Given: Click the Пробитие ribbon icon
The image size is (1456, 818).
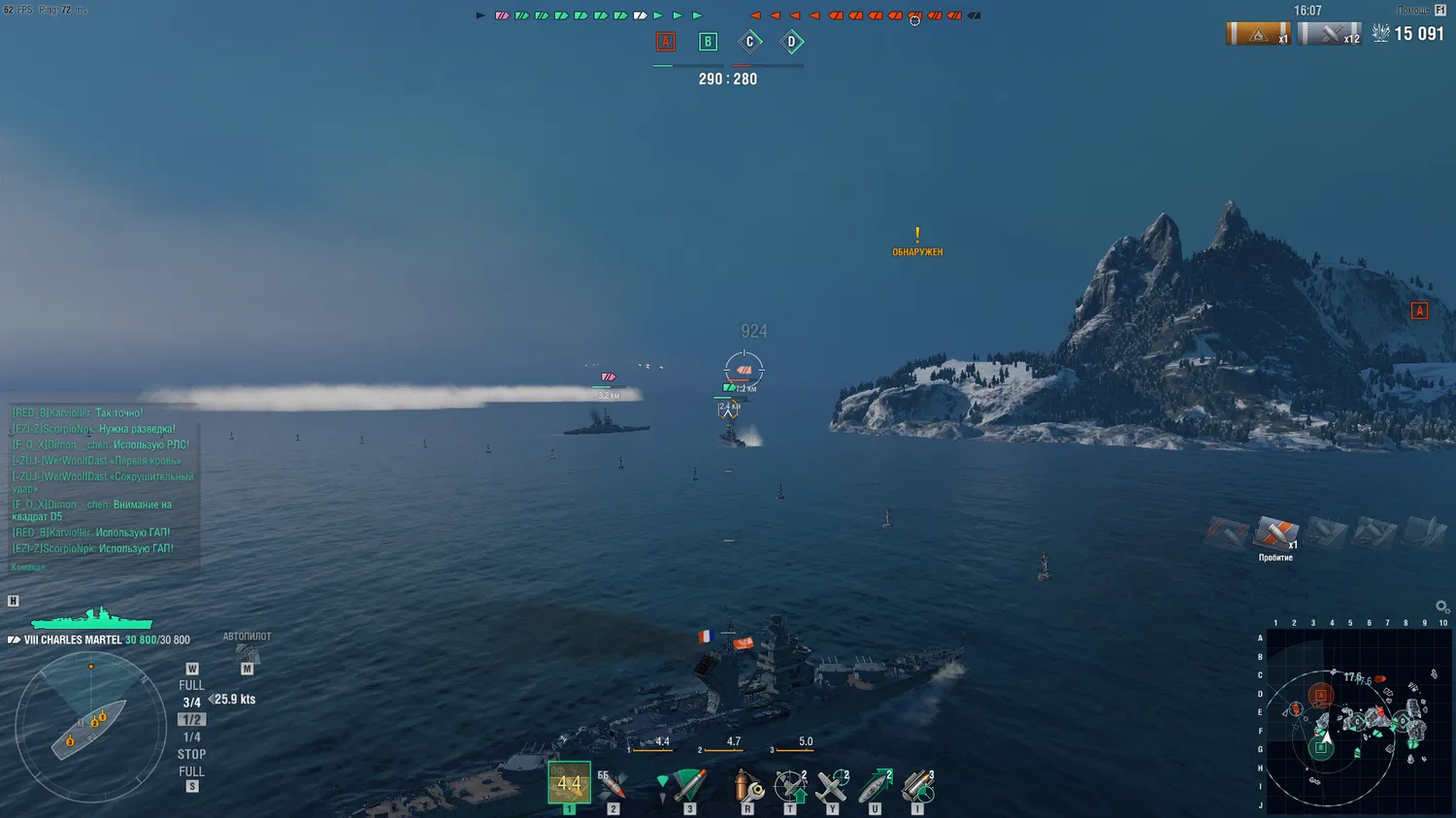Looking at the screenshot, I should (x=1276, y=535).
